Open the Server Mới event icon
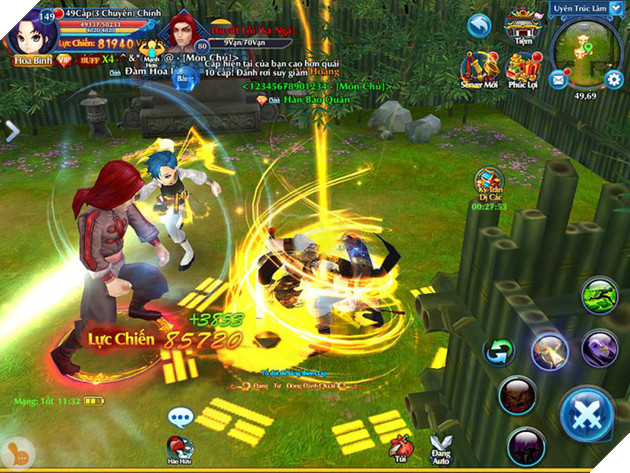 click(x=481, y=70)
